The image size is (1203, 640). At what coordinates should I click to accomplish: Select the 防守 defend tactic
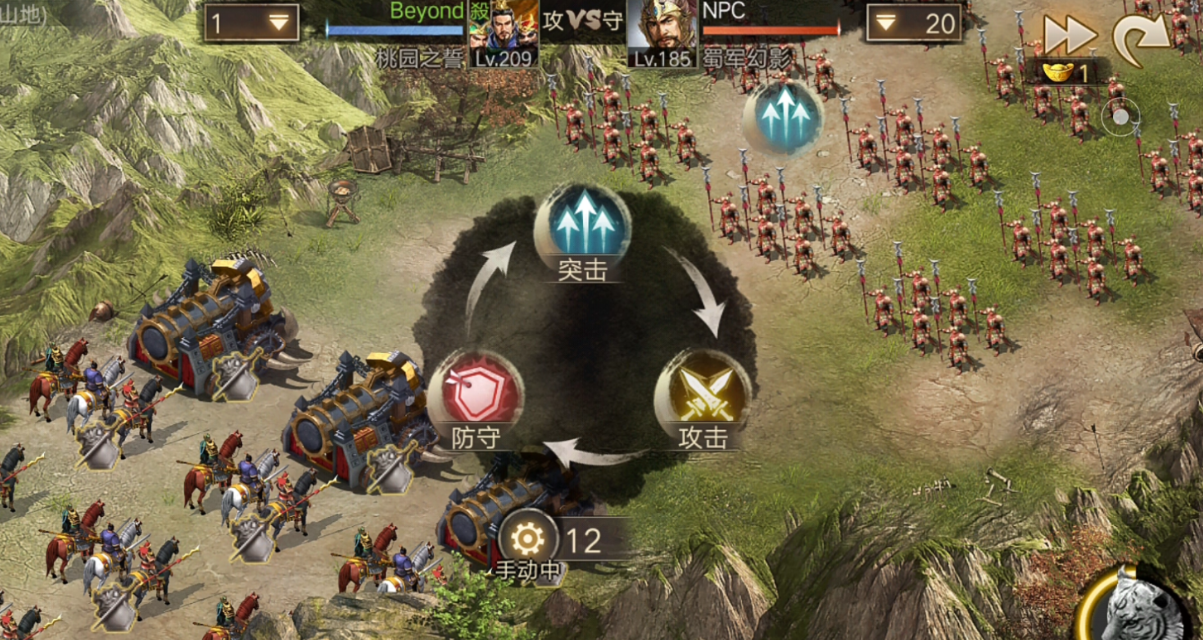pyautogui.click(x=475, y=392)
